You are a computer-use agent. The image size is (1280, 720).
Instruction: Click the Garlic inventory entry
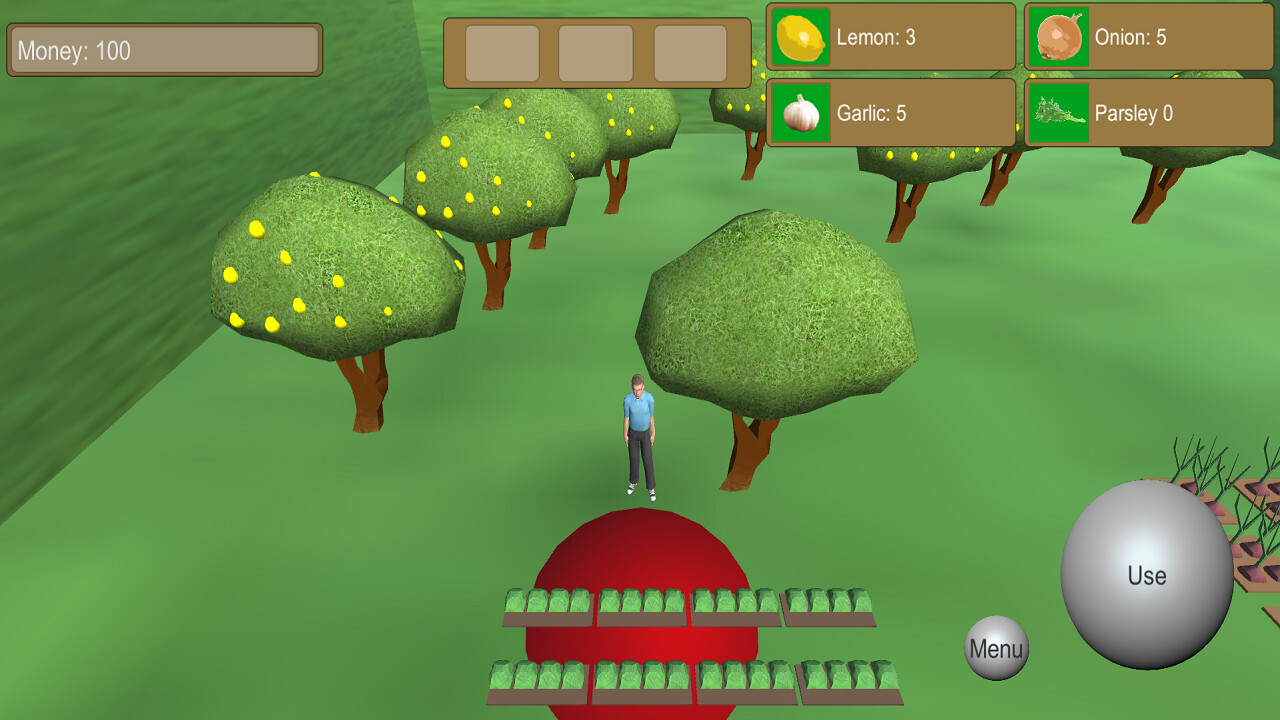890,113
